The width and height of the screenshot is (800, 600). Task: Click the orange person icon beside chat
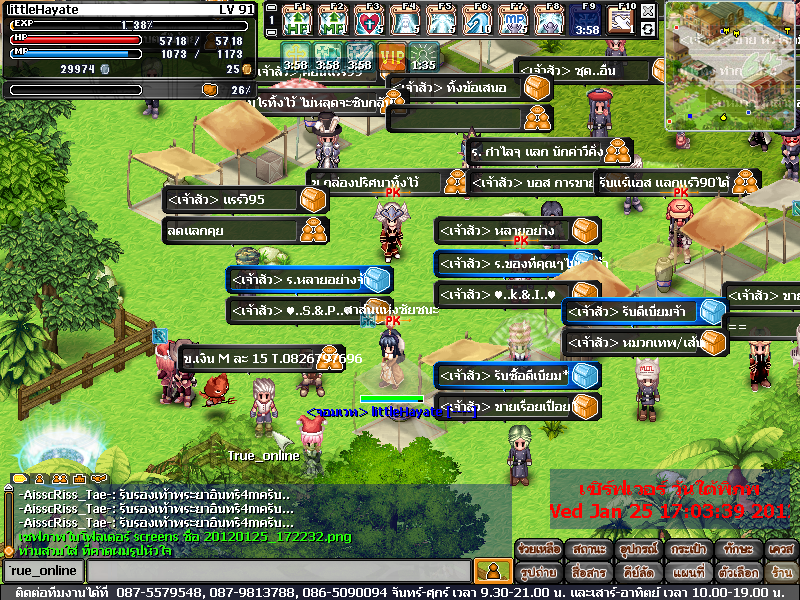[491, 571]
